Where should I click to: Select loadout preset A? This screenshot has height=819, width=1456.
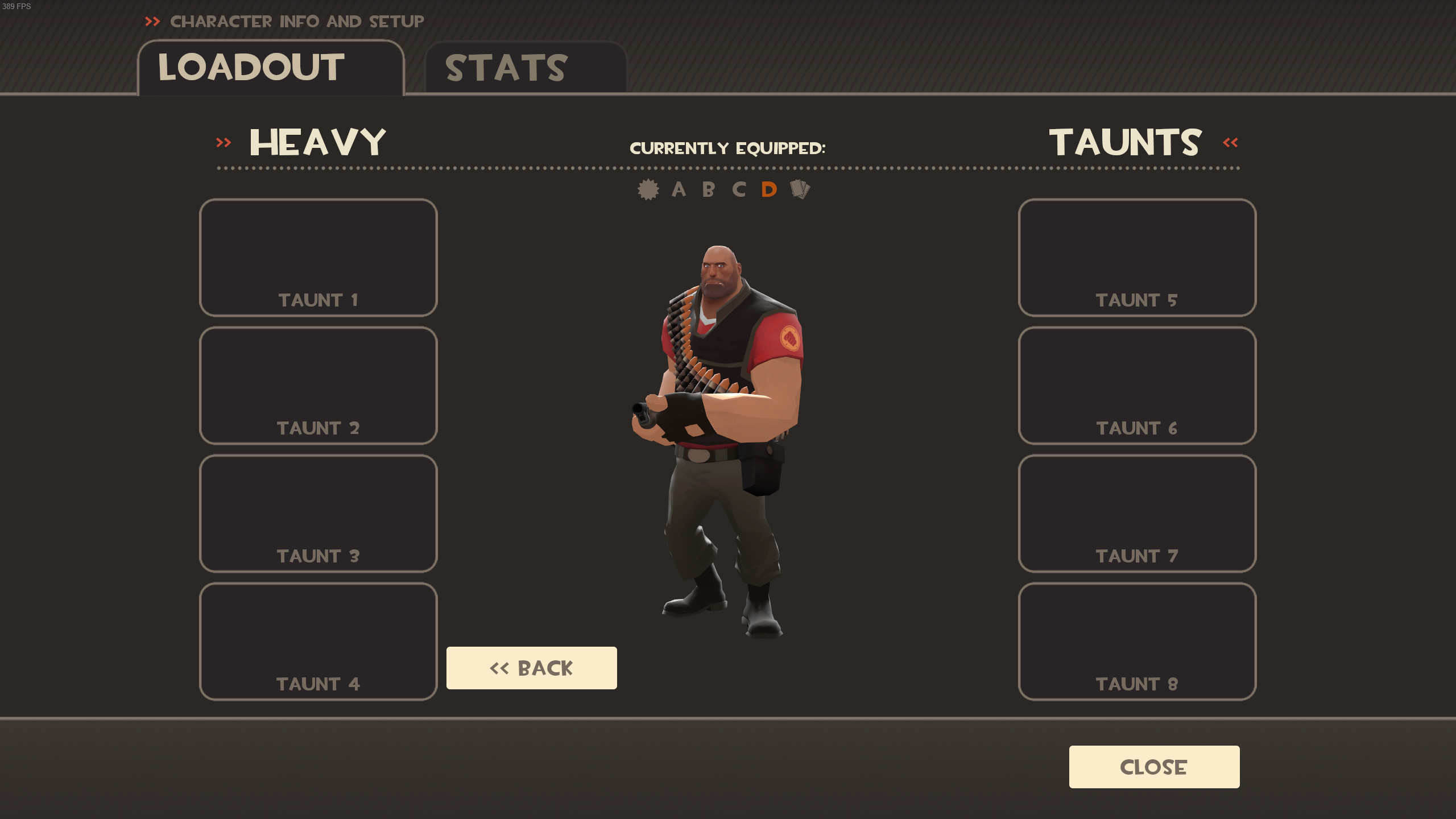point(679,190)
